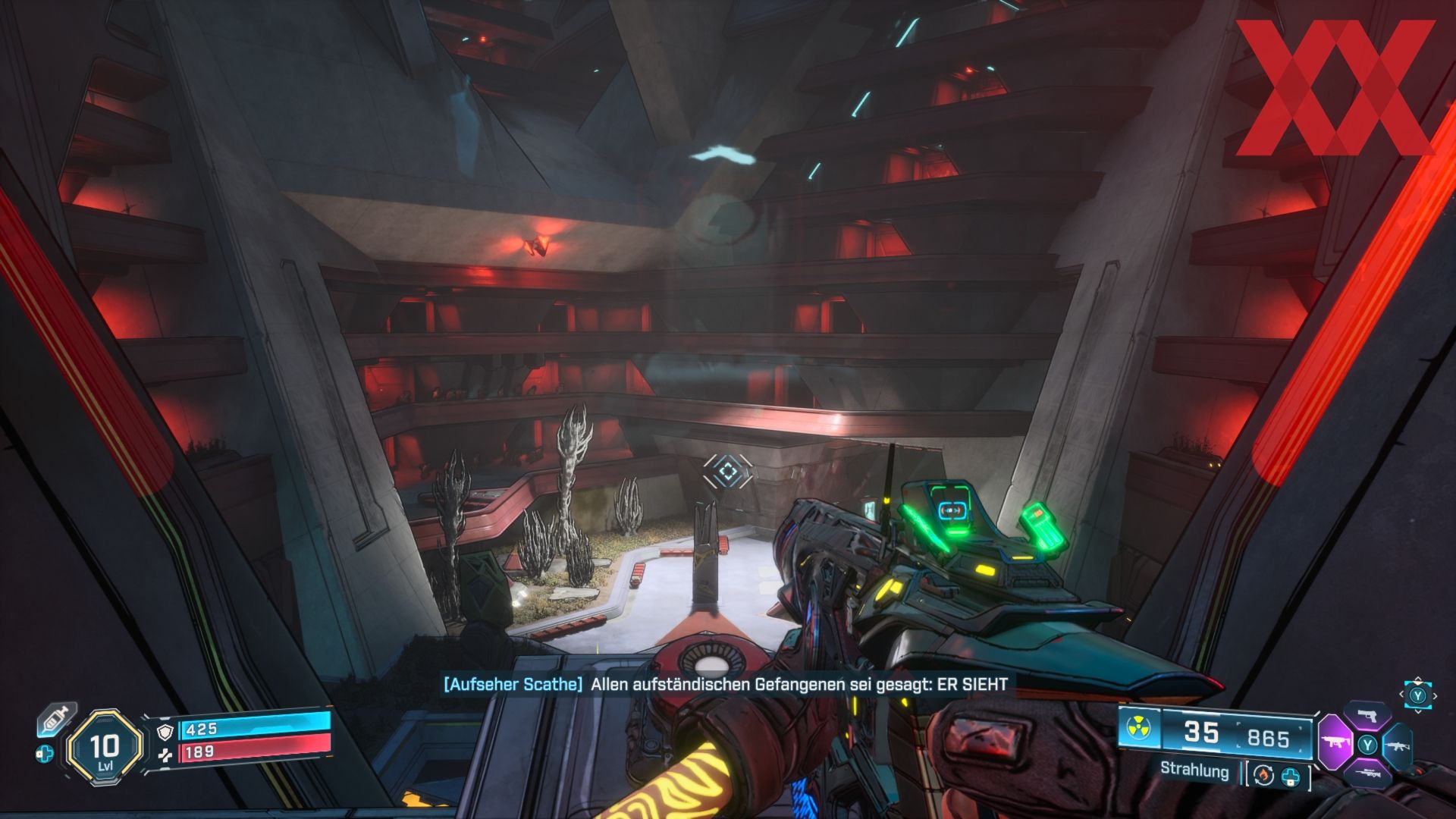Open the level 10 character badge
1456x819 pixels.
[x=105, y=747]
